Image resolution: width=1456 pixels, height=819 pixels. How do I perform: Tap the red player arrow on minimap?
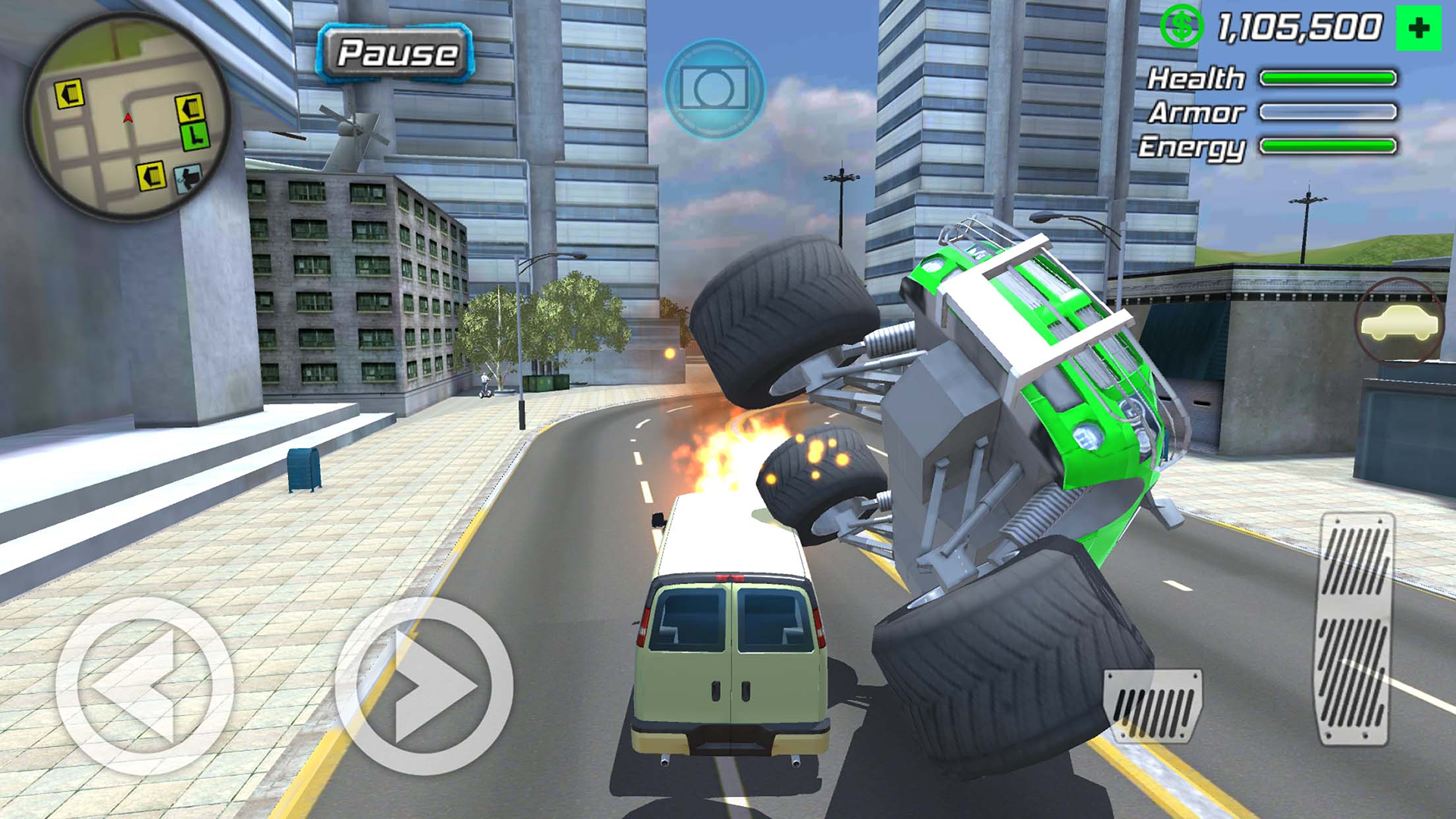click(x=127, y=118)
